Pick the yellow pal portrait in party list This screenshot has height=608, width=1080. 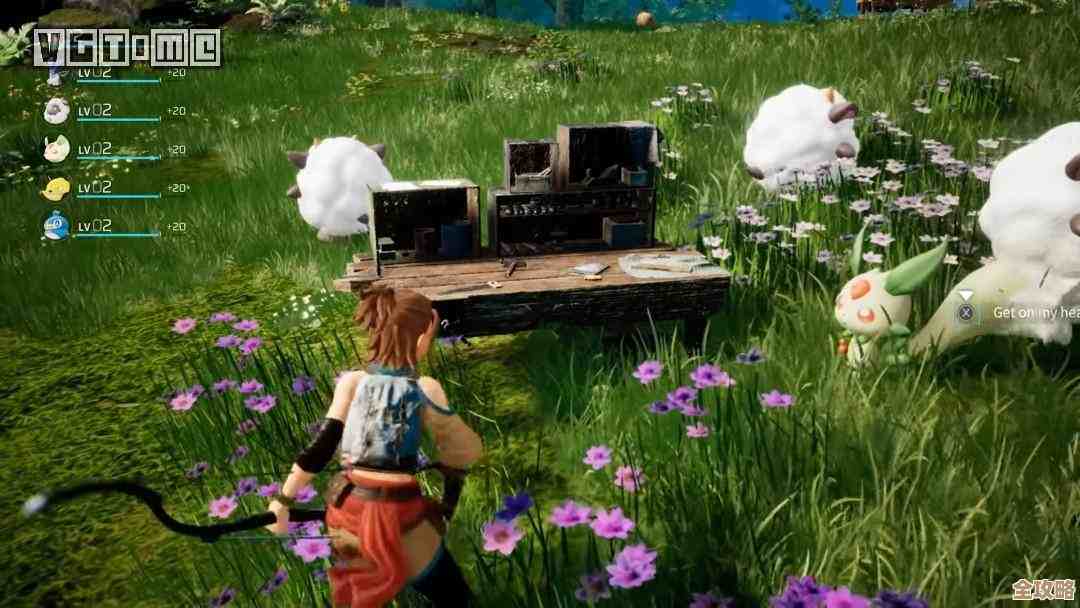[56, 187]
